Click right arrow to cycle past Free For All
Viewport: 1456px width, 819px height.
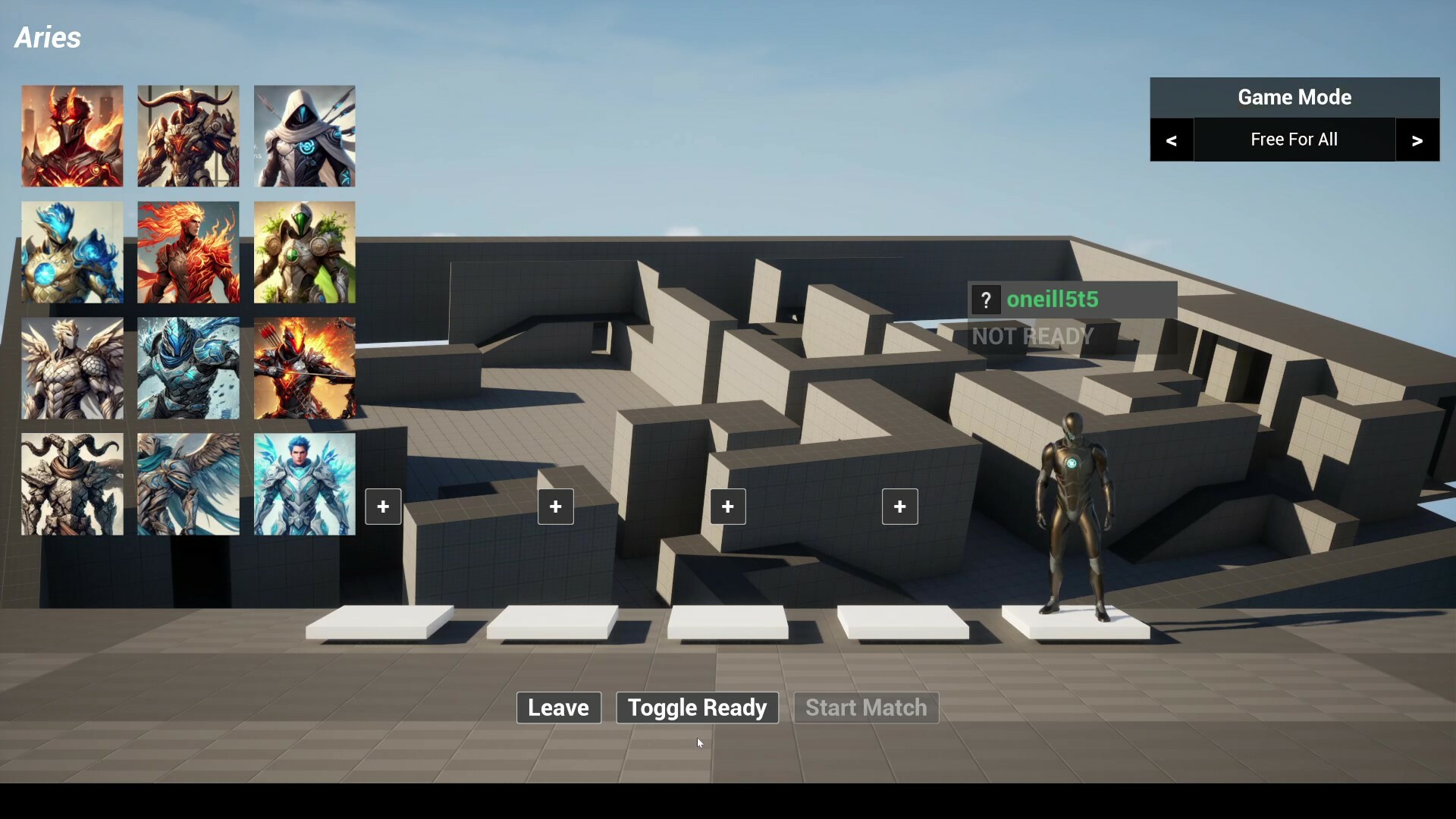[1417, 140]
